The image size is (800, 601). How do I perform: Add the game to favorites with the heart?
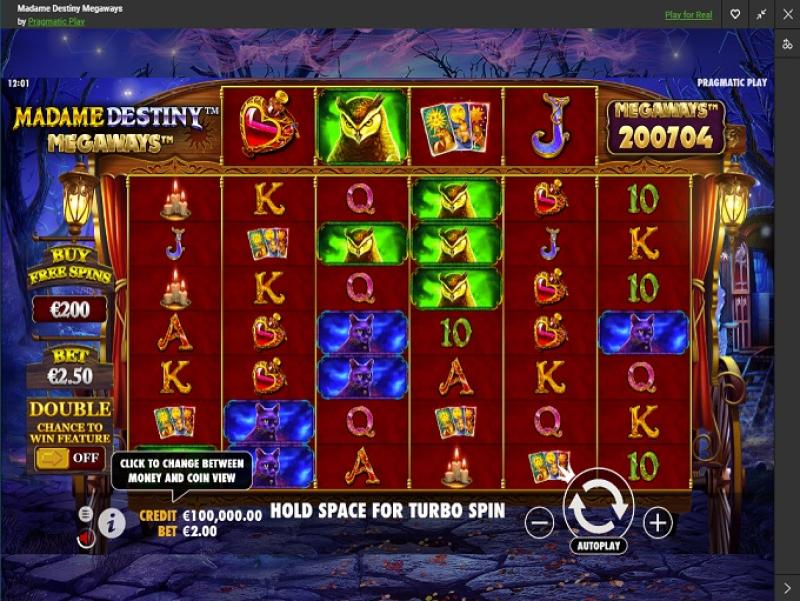735,15
